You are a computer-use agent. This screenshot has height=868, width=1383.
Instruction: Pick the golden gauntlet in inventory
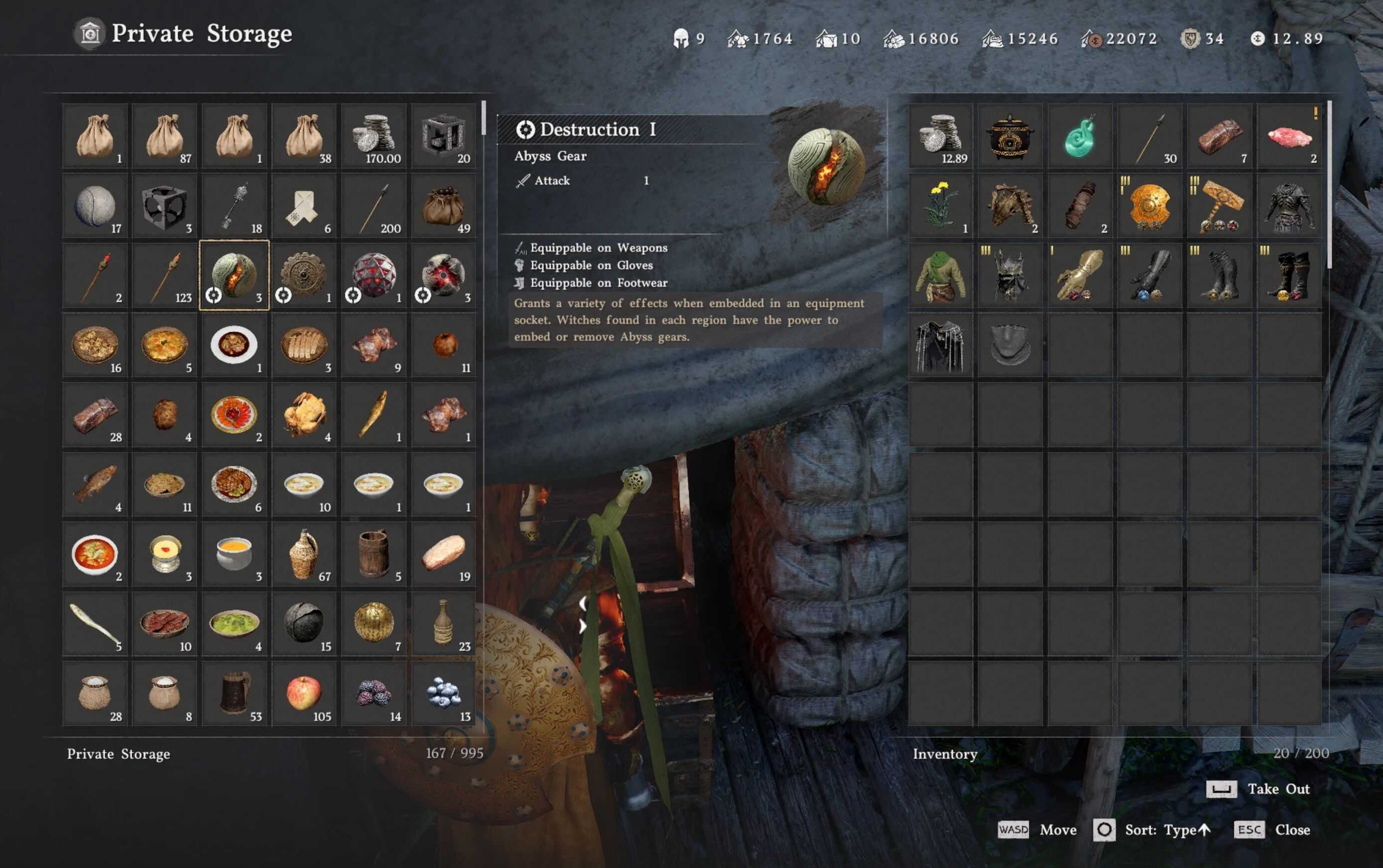coord(1080,276)
